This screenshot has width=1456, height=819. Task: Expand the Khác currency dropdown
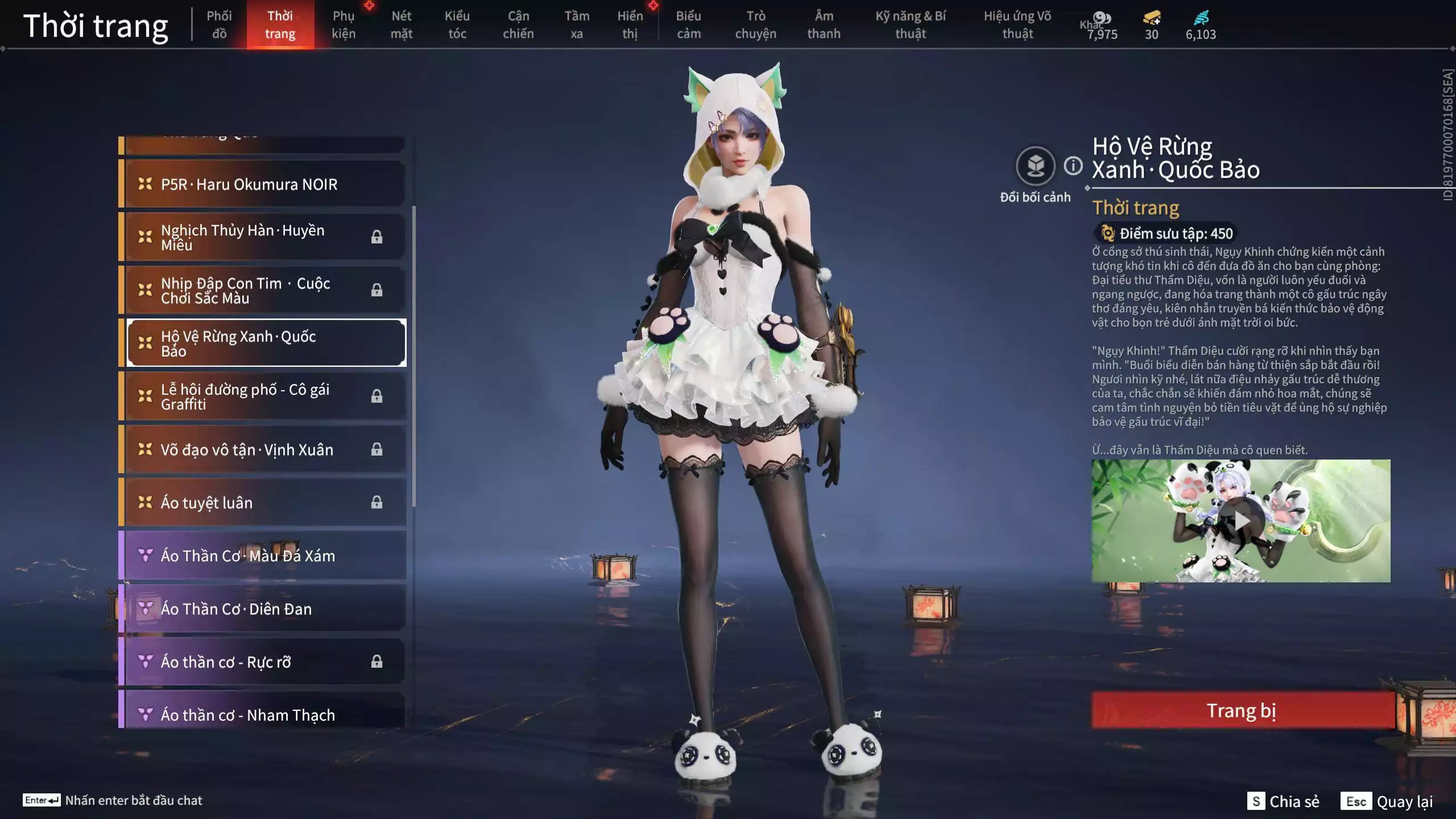click(x=1093, y=25)
